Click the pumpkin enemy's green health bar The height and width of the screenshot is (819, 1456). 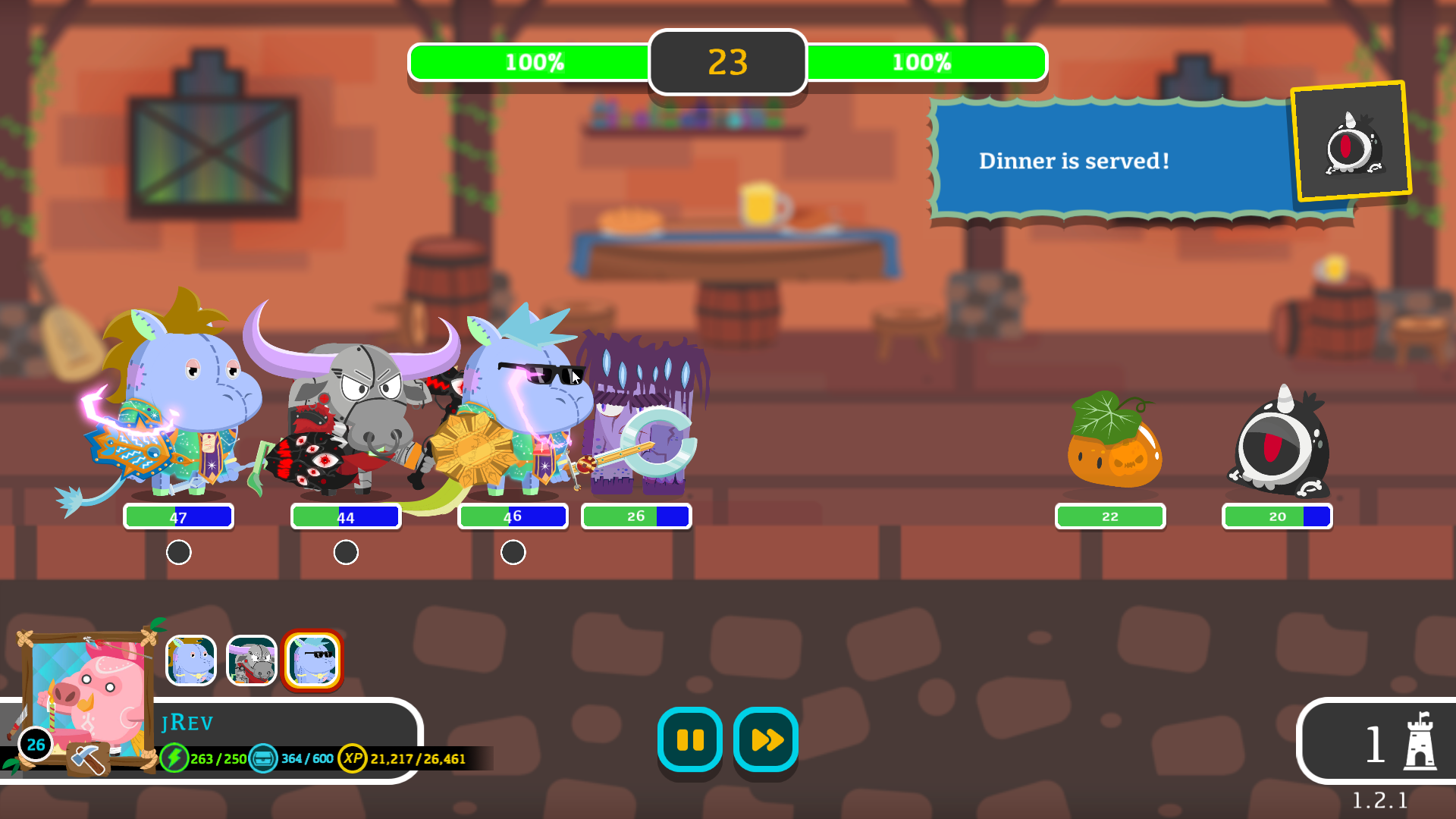click(x=1109, y=516)
